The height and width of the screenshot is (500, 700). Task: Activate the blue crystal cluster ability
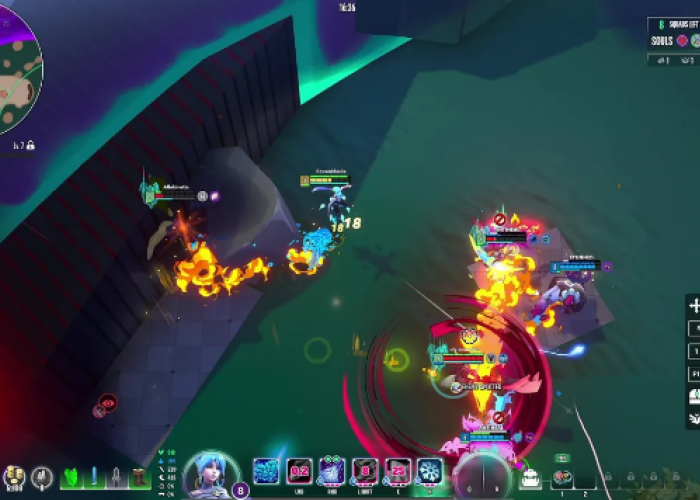click(266, 471)
